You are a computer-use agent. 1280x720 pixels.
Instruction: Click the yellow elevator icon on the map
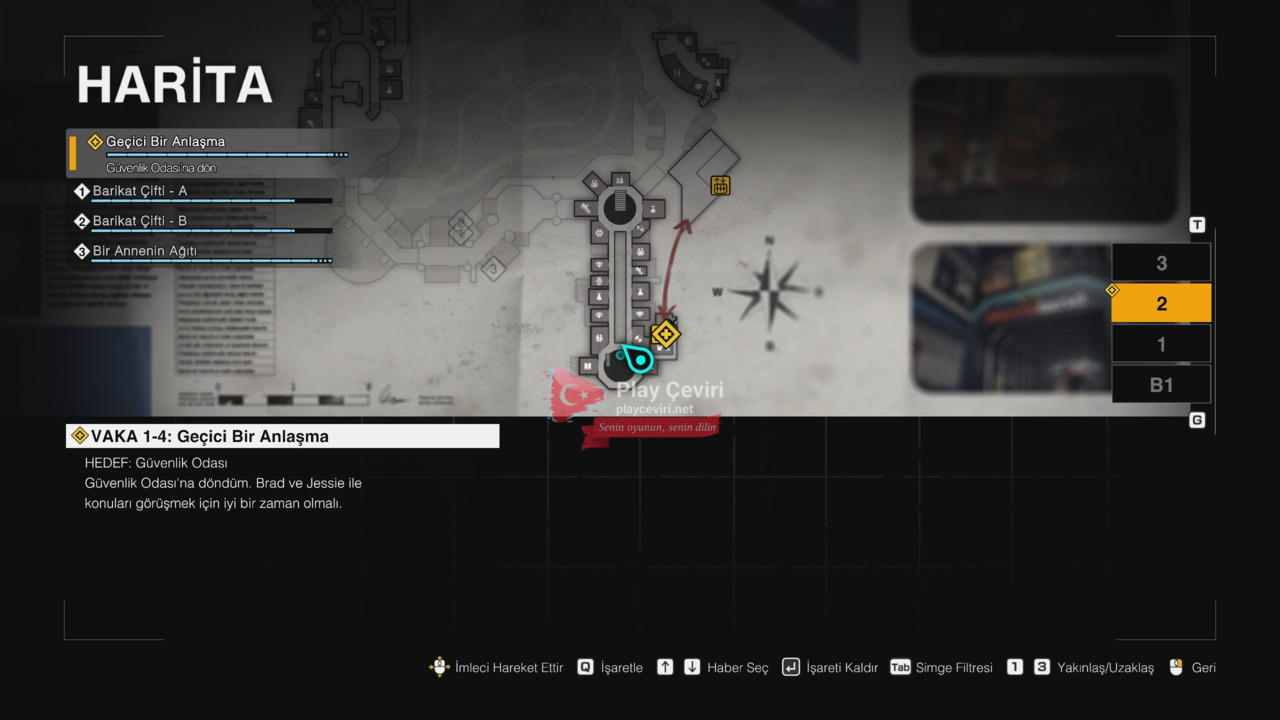[720, 185]
